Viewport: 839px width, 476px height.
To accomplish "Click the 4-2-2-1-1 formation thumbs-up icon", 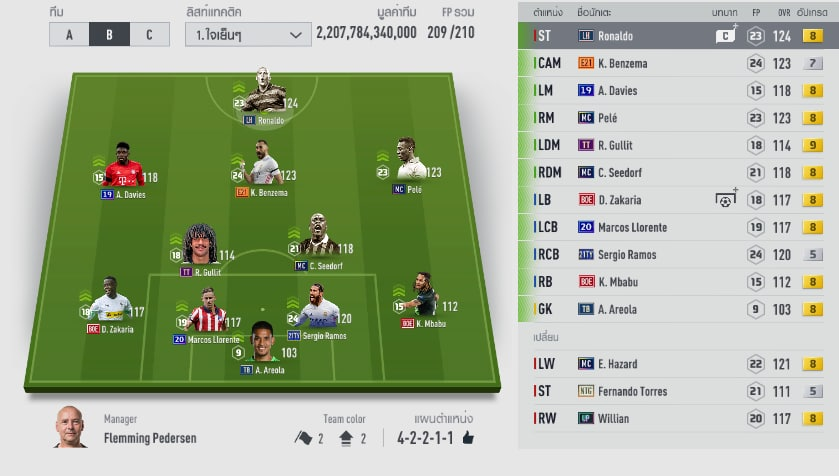I will 468,438.
